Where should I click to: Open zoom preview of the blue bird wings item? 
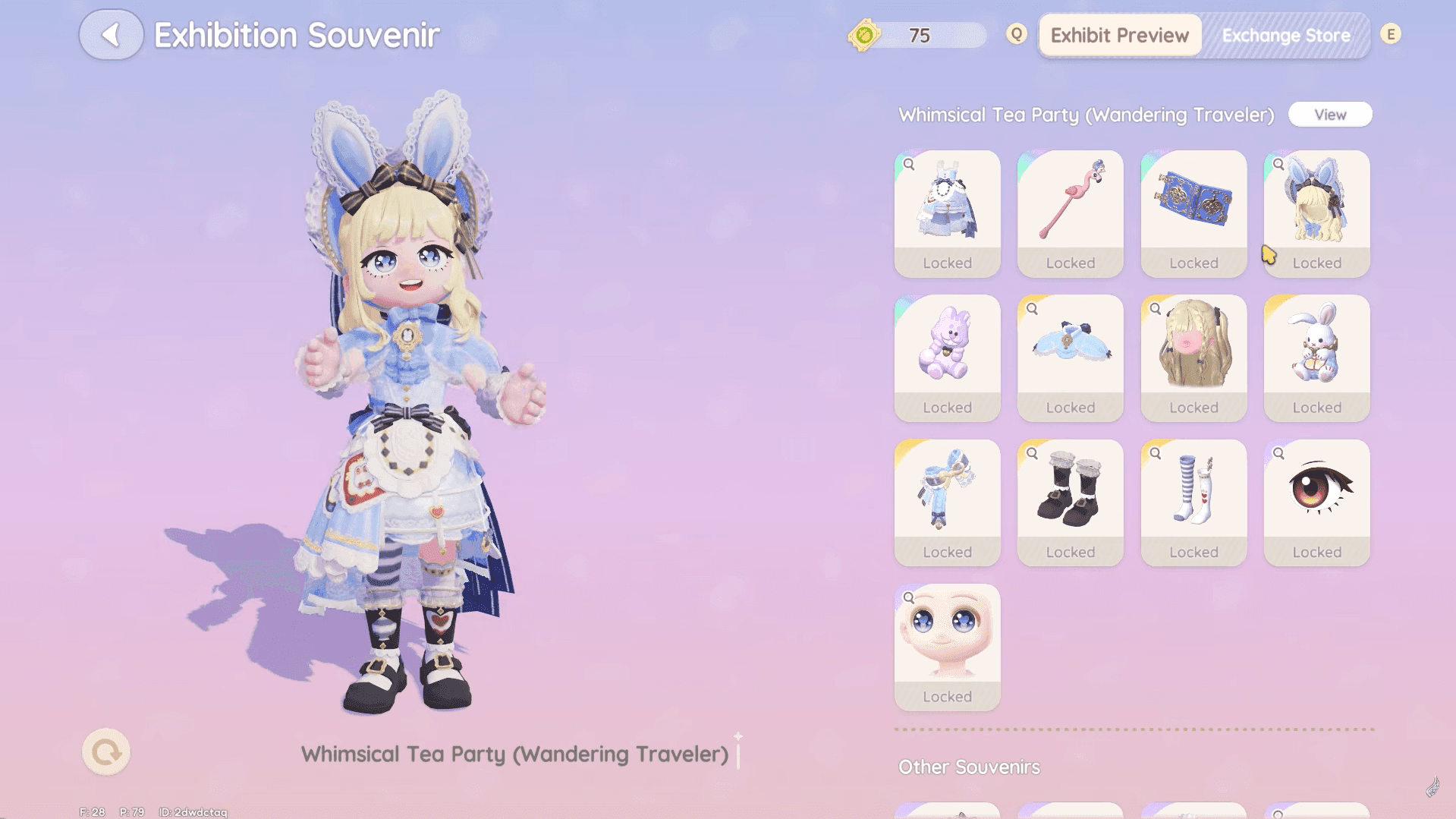1032,308
